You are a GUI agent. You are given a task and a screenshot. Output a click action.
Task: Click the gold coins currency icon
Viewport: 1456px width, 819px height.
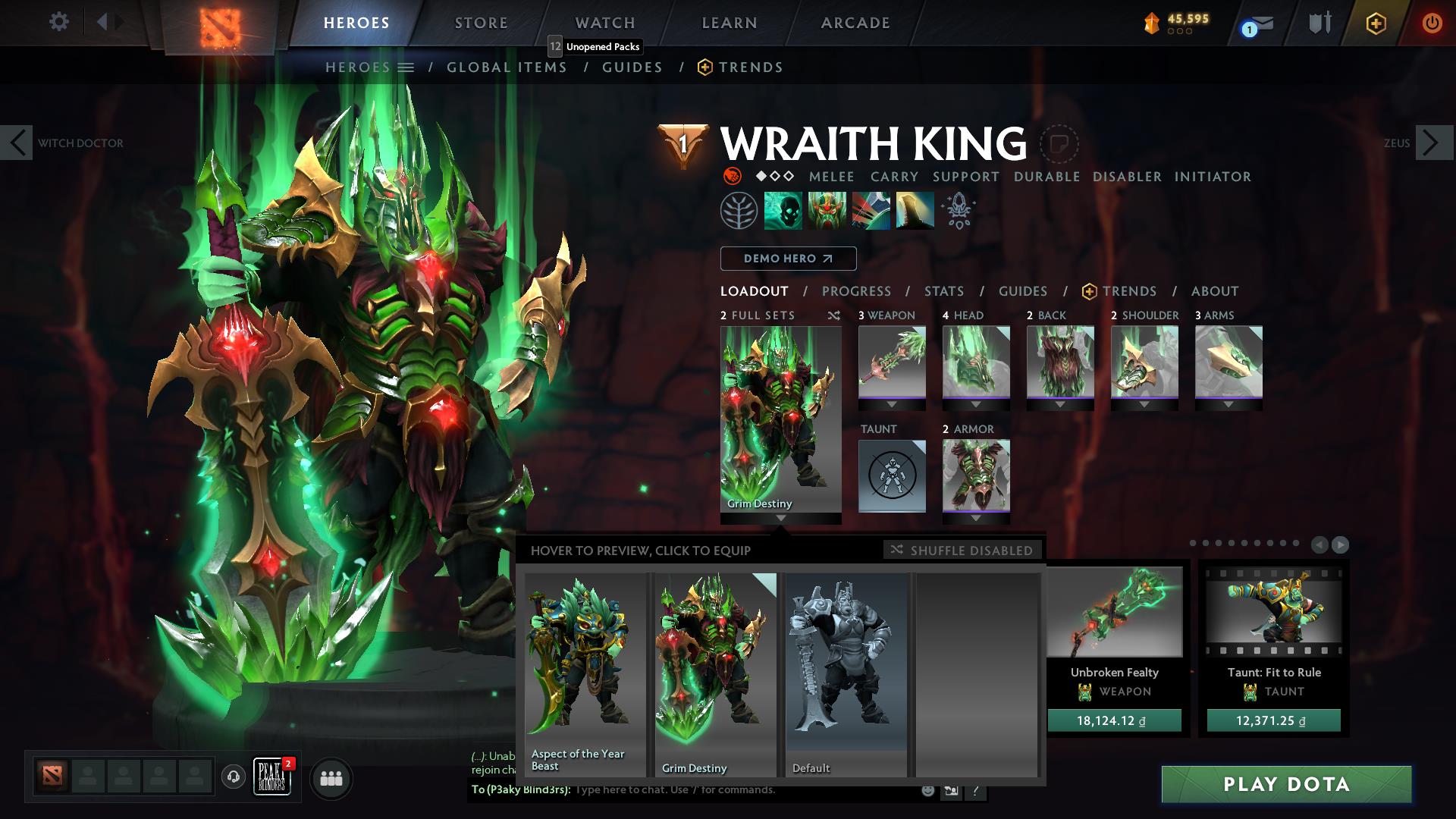click(1152, 23)
